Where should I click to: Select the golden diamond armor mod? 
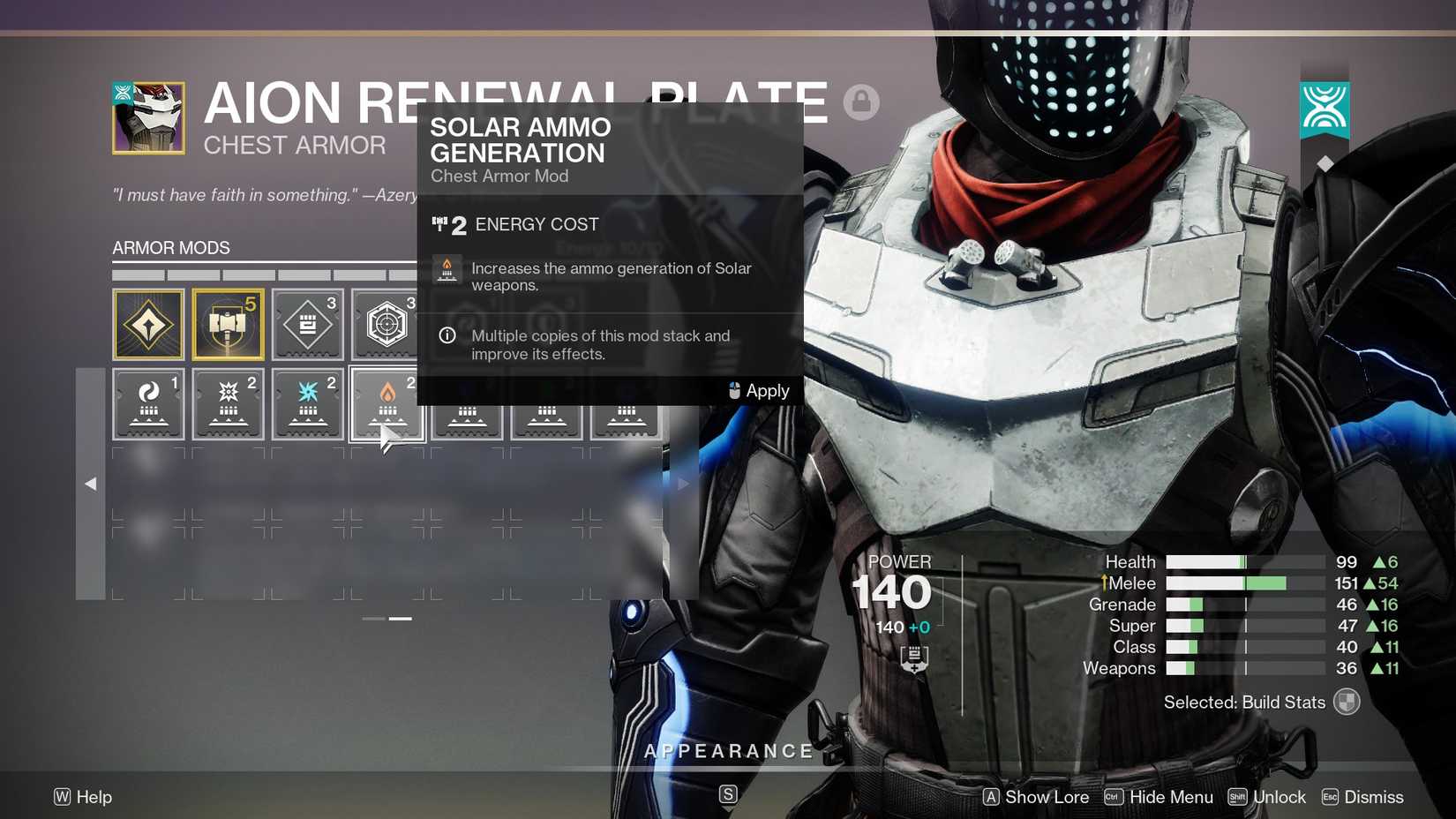coord(148,324)
